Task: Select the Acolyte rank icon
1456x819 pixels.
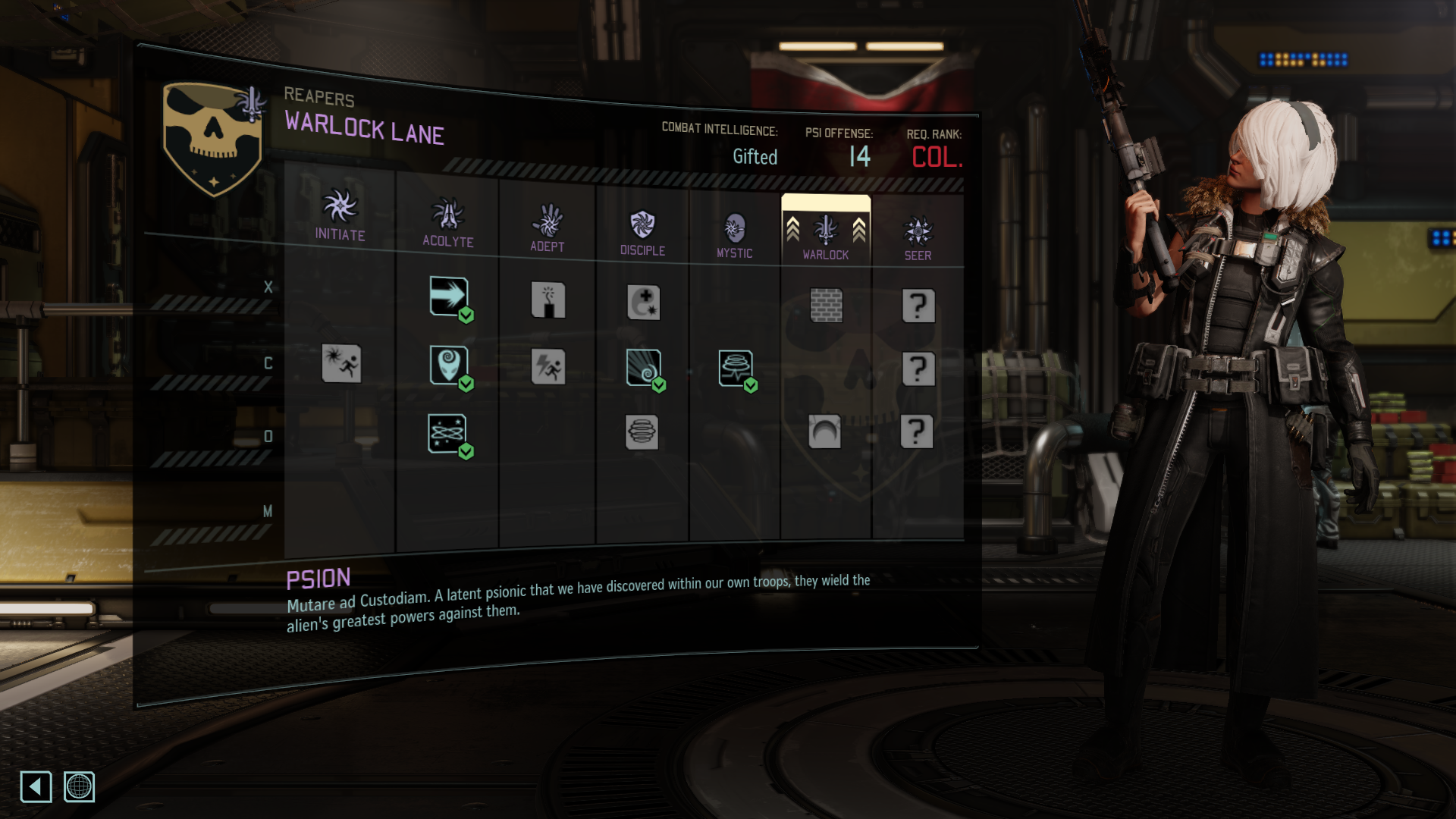Action: 448,215
